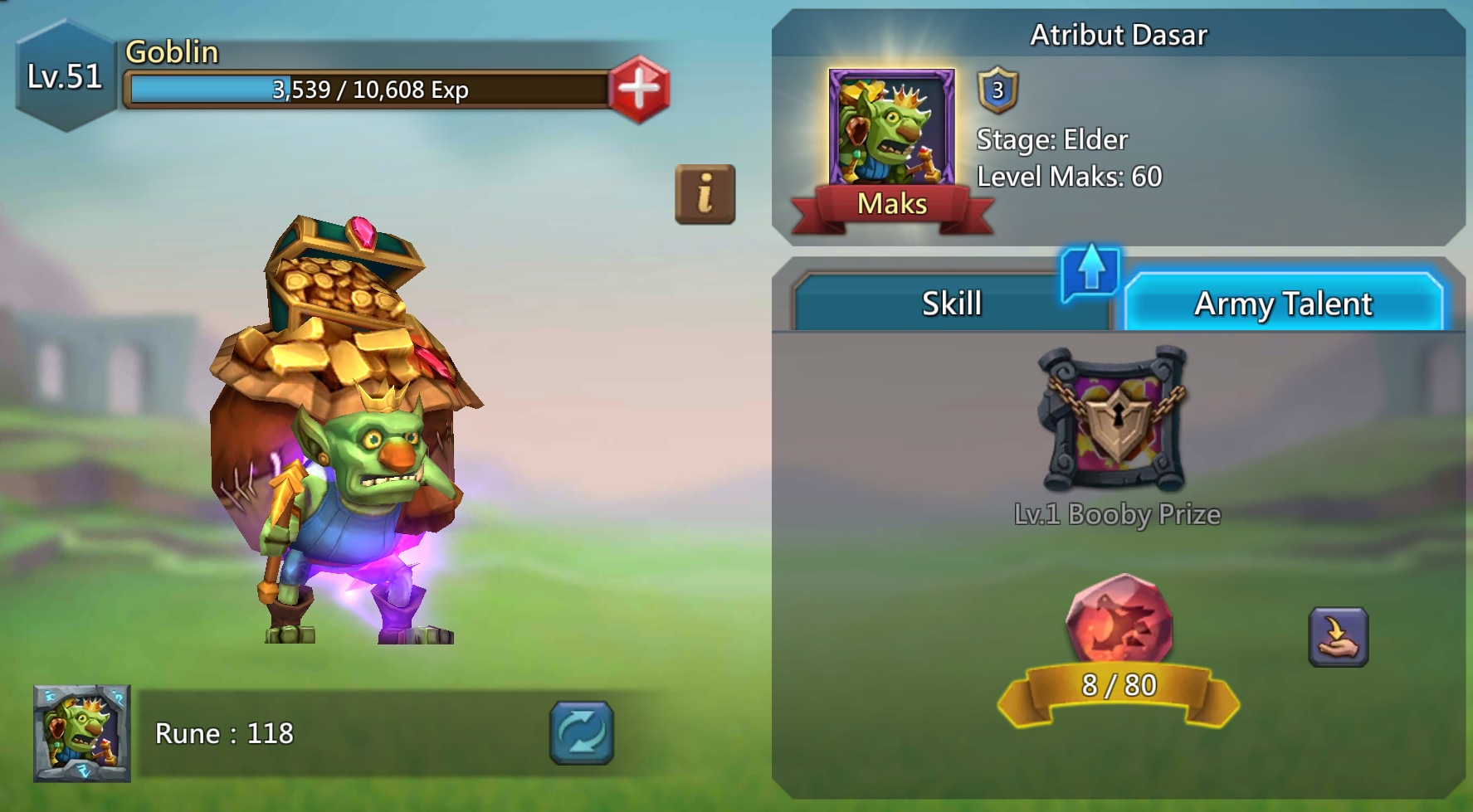Tap the locked Booby Prize talent icon
Image resolution: width=1473 pixels, height=812 pixels.
[x=1114, y=420]
